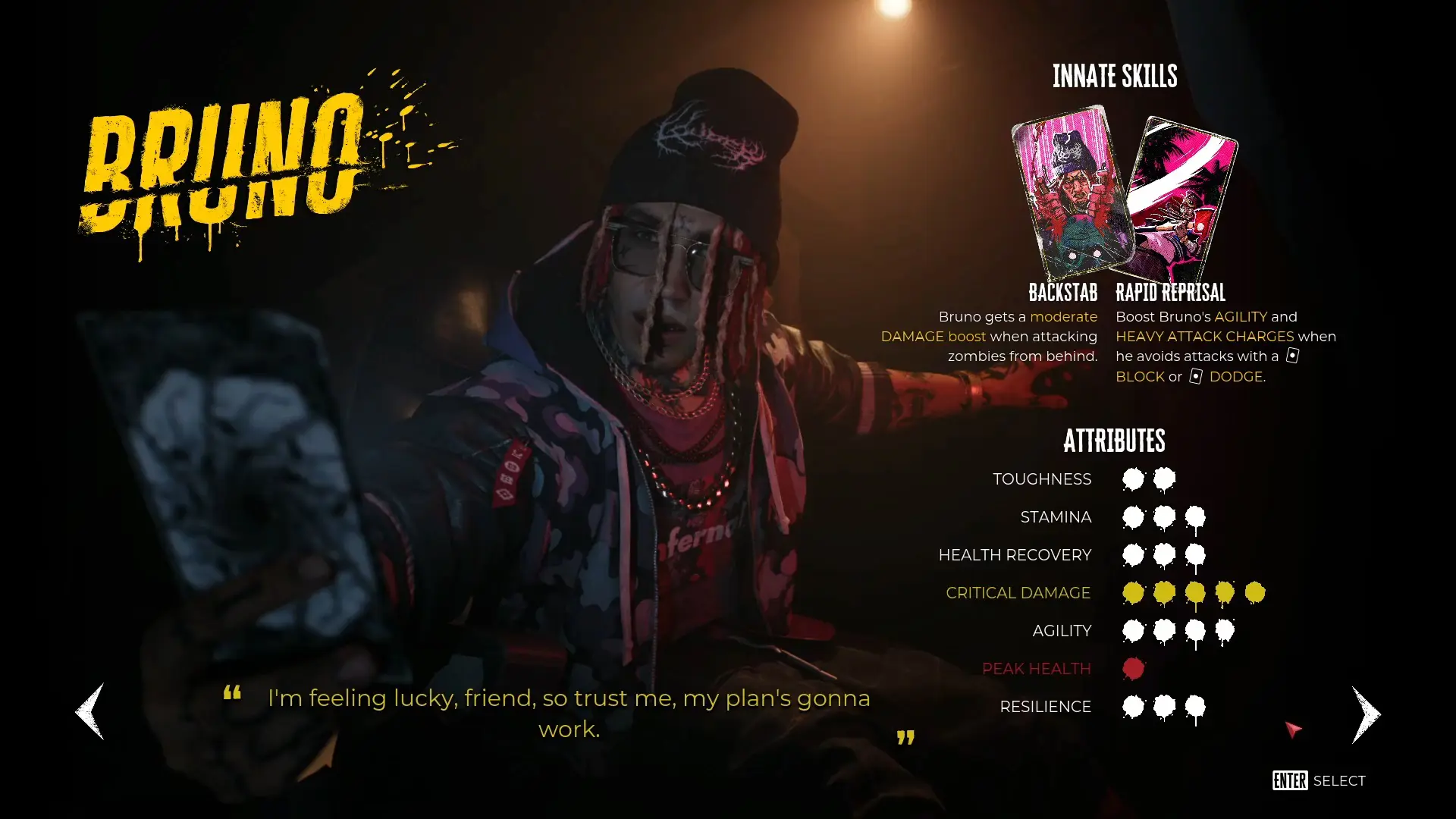Open the previous character with left arrow

click(x=88, y=711)
